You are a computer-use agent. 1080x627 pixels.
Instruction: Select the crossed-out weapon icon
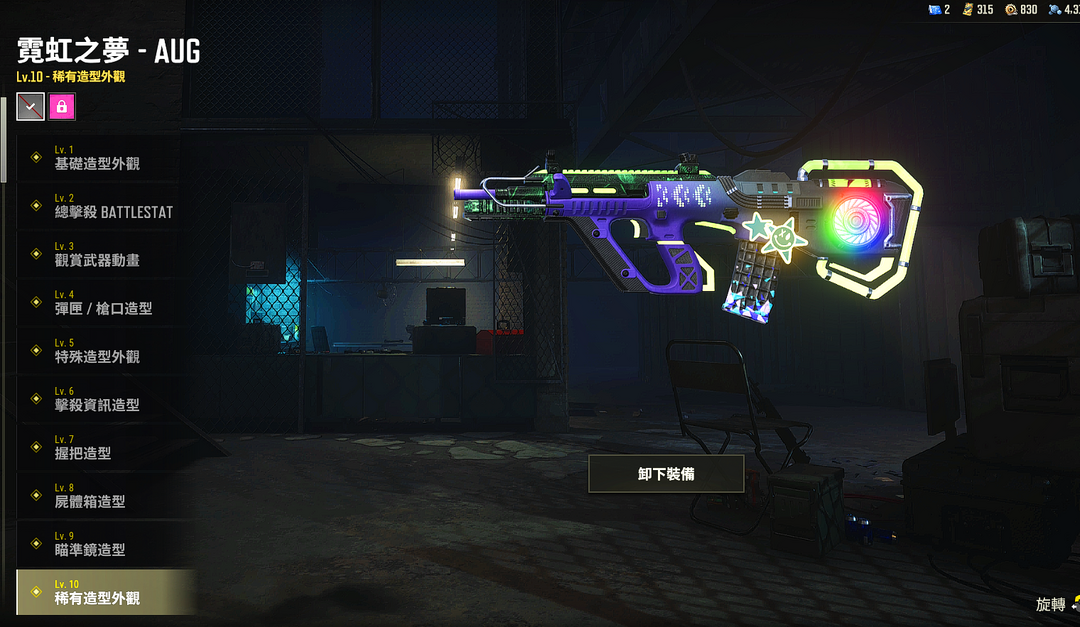31,106
